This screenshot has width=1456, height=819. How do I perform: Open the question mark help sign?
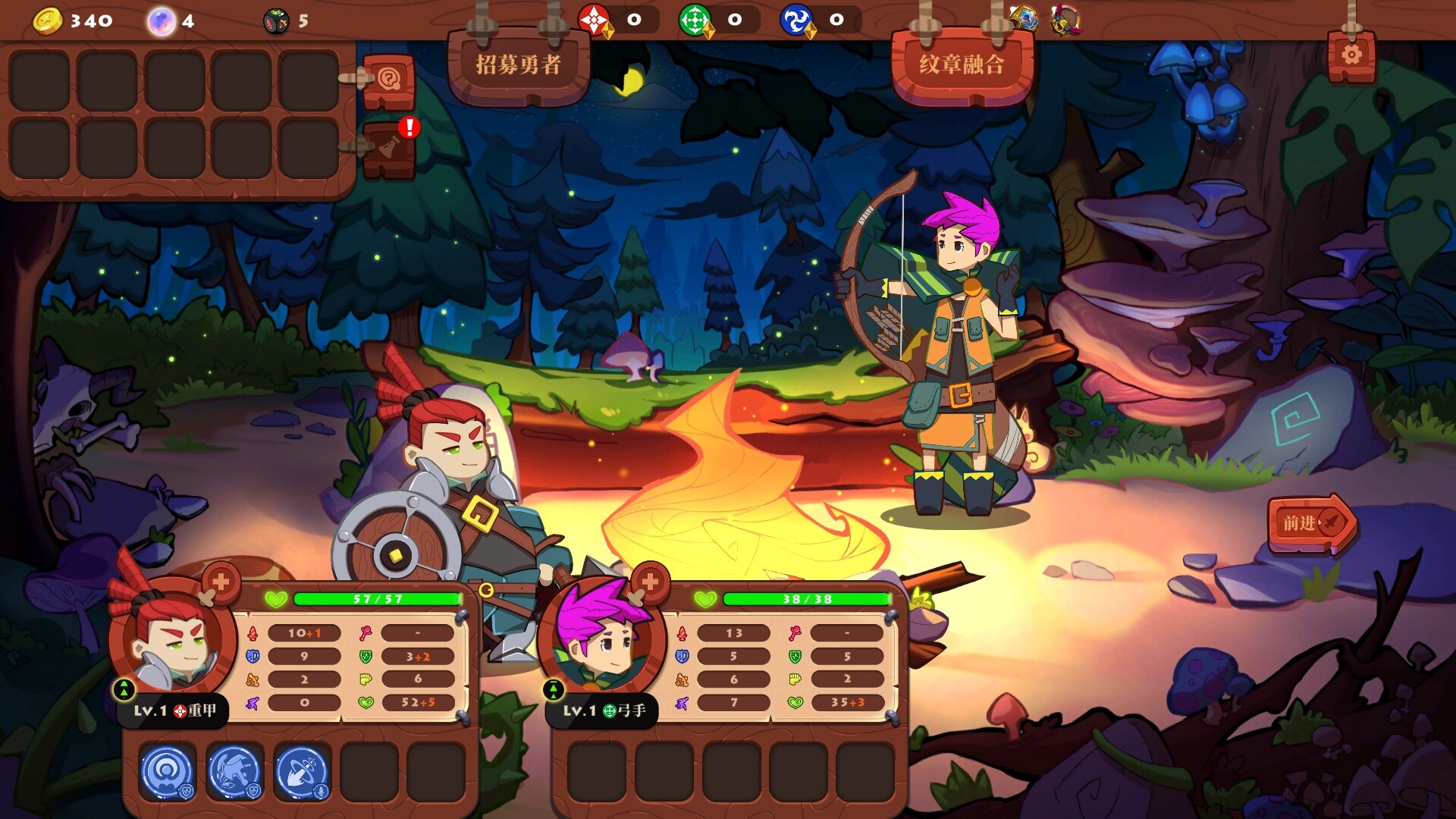[389, 80]
